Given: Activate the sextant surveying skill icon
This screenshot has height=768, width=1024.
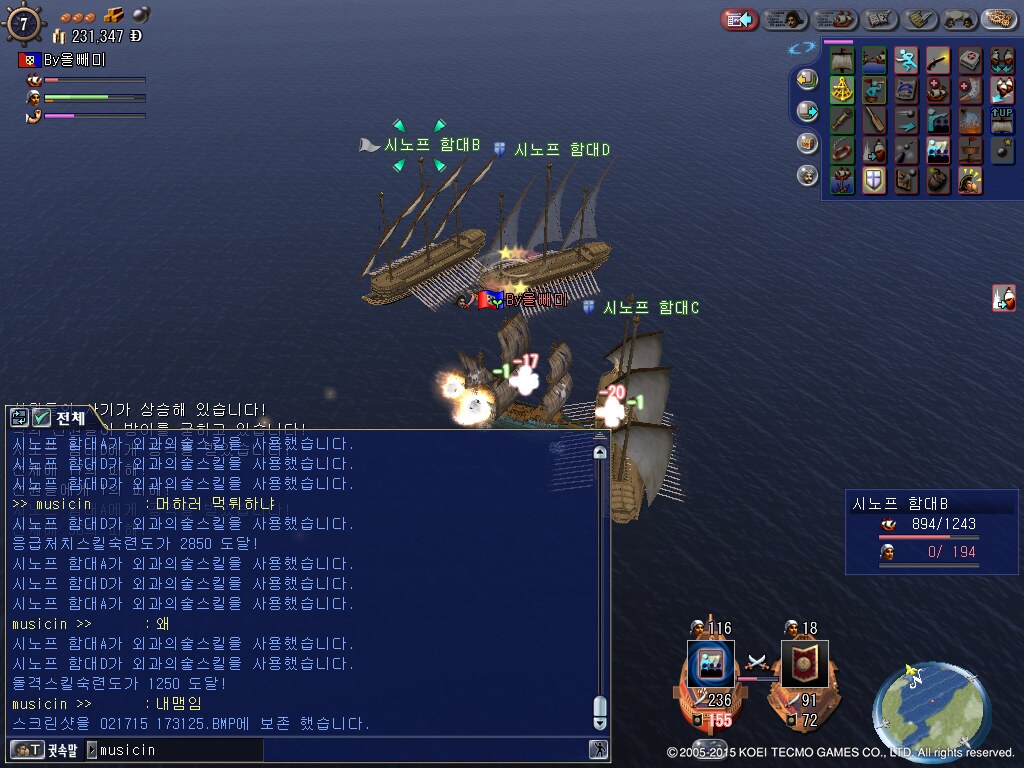Looking at the screenshot, I should pyautogui.click(x=842, y=91).
